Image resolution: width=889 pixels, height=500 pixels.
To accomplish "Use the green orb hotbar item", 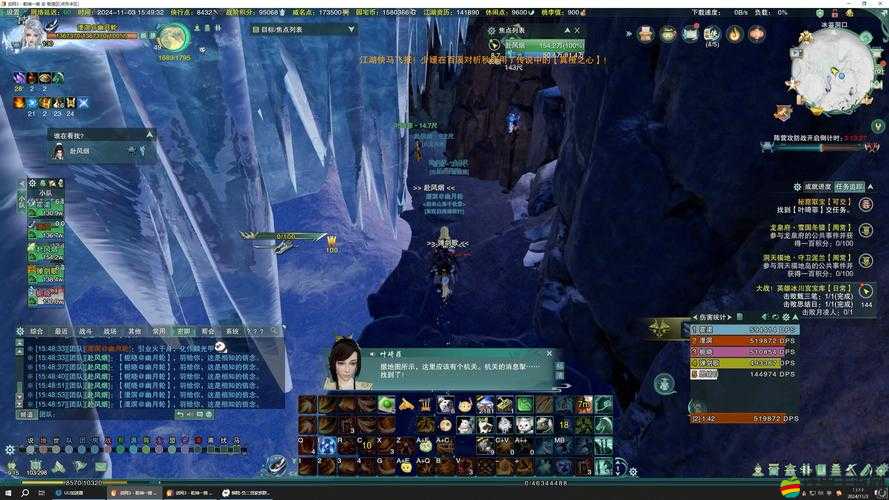I will coord(386,404).
